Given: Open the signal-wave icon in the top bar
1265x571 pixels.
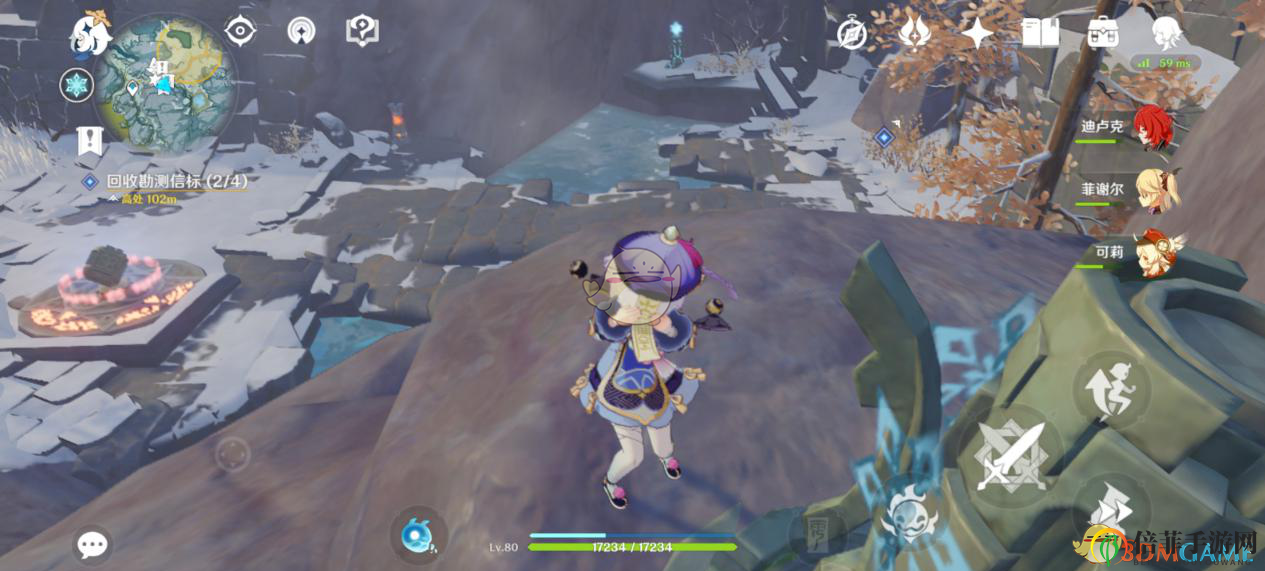Looking at the screenshot, I should tap(300, 31).
